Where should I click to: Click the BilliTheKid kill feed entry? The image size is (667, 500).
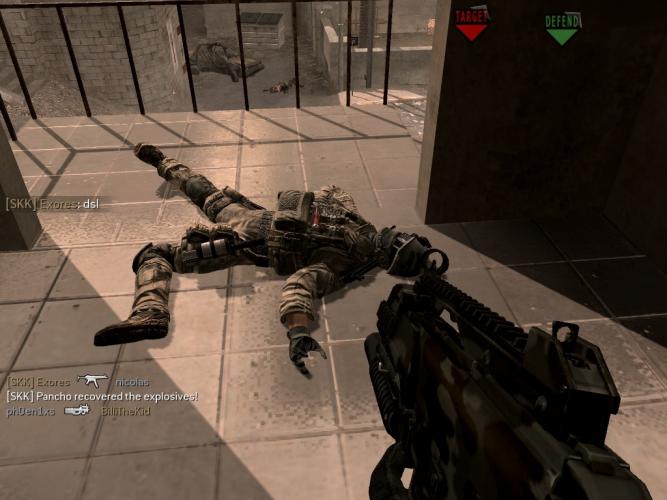tap(78, 410)
